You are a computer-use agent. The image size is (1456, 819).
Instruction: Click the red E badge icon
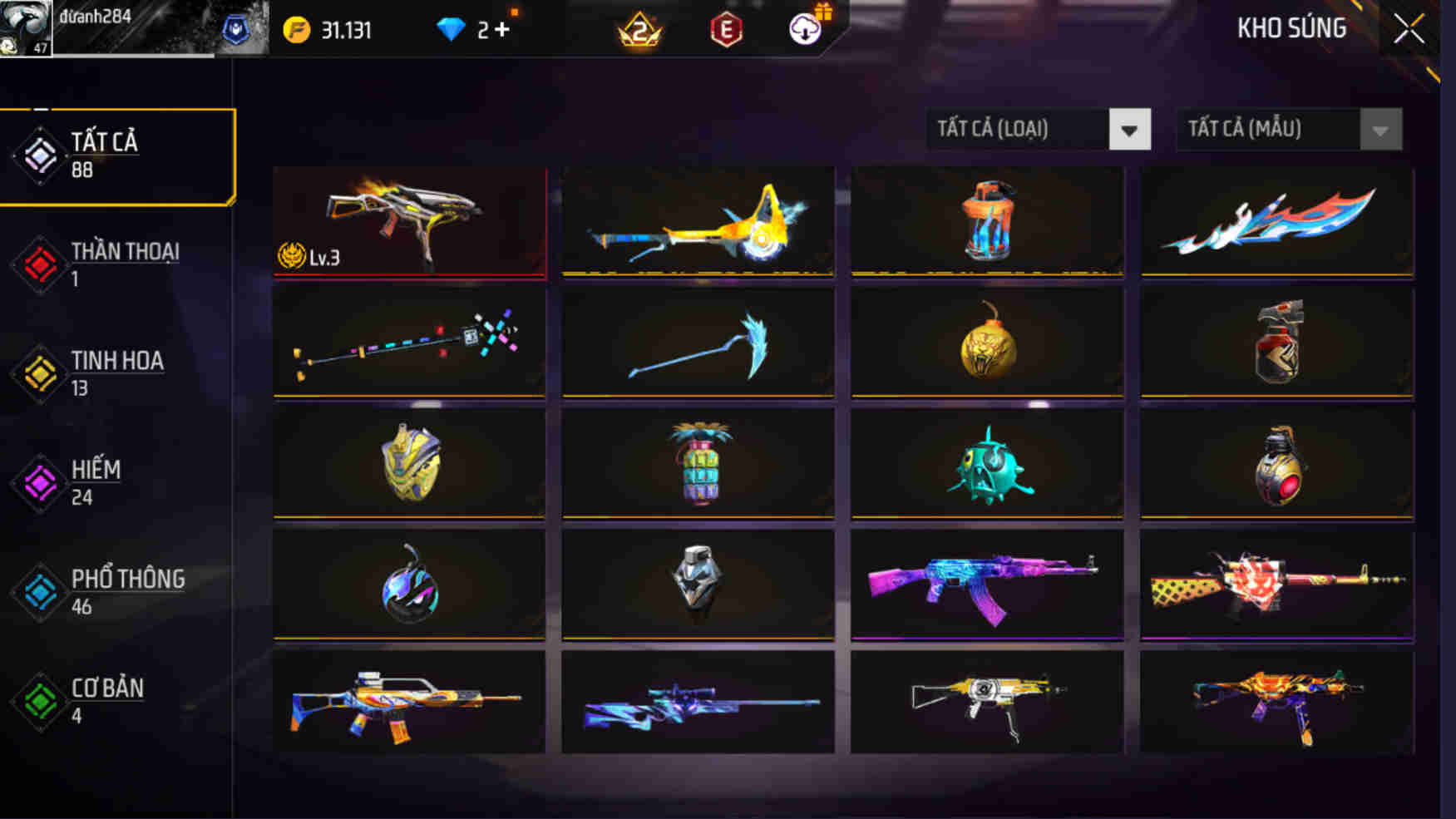(x=725, y=29)
